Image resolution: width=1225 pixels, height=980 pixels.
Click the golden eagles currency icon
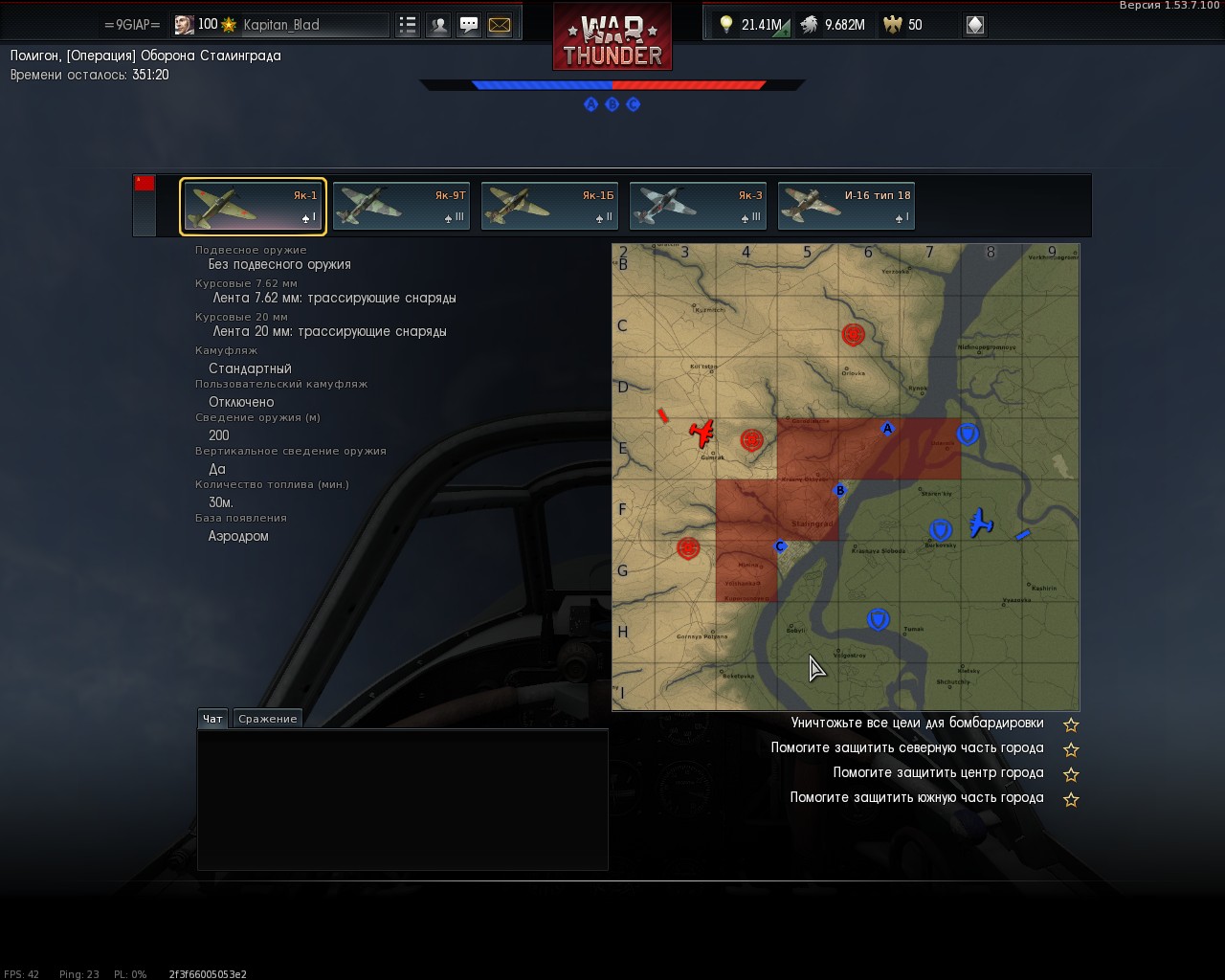click(893, 25)
